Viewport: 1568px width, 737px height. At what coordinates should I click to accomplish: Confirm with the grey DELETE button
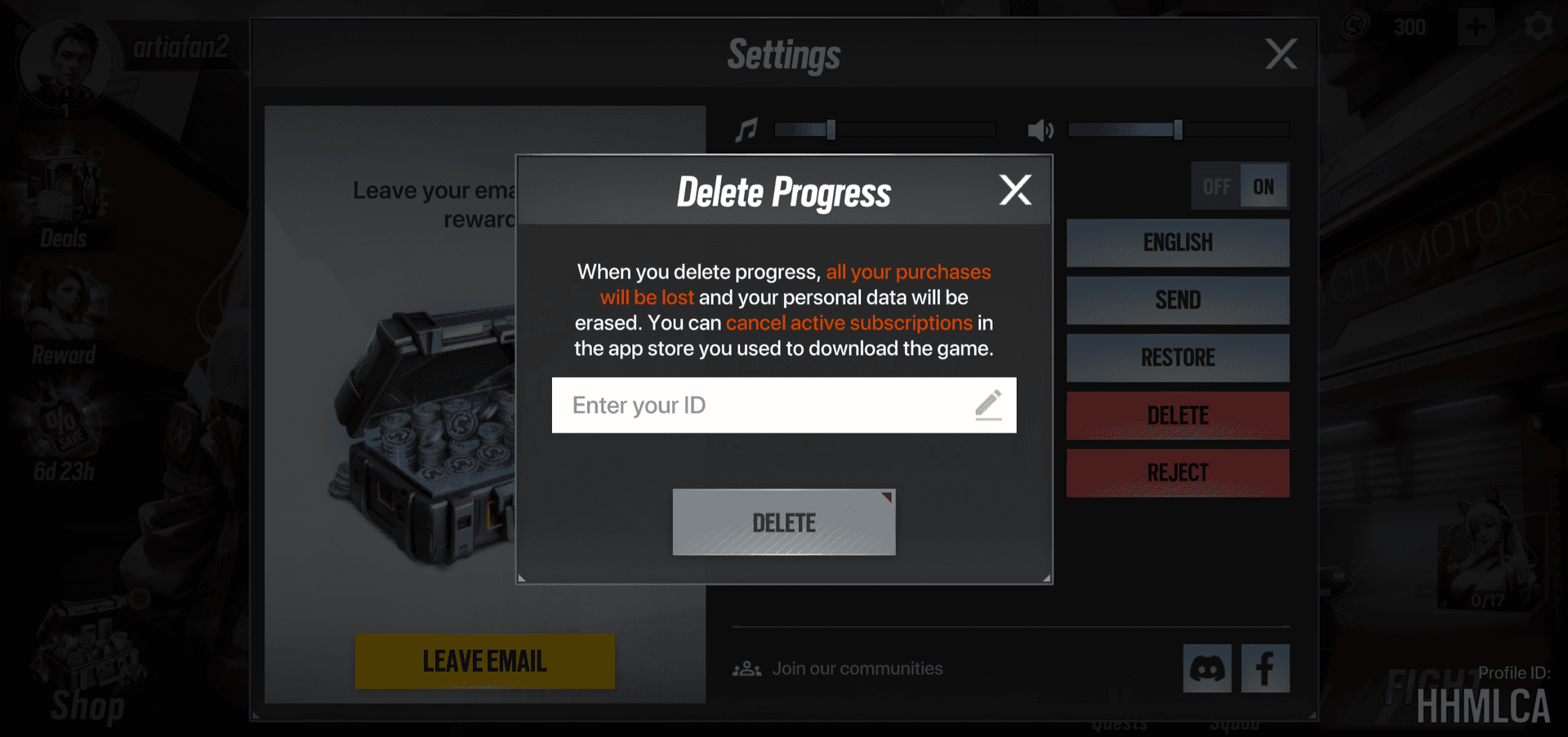(x=783, y=522)
